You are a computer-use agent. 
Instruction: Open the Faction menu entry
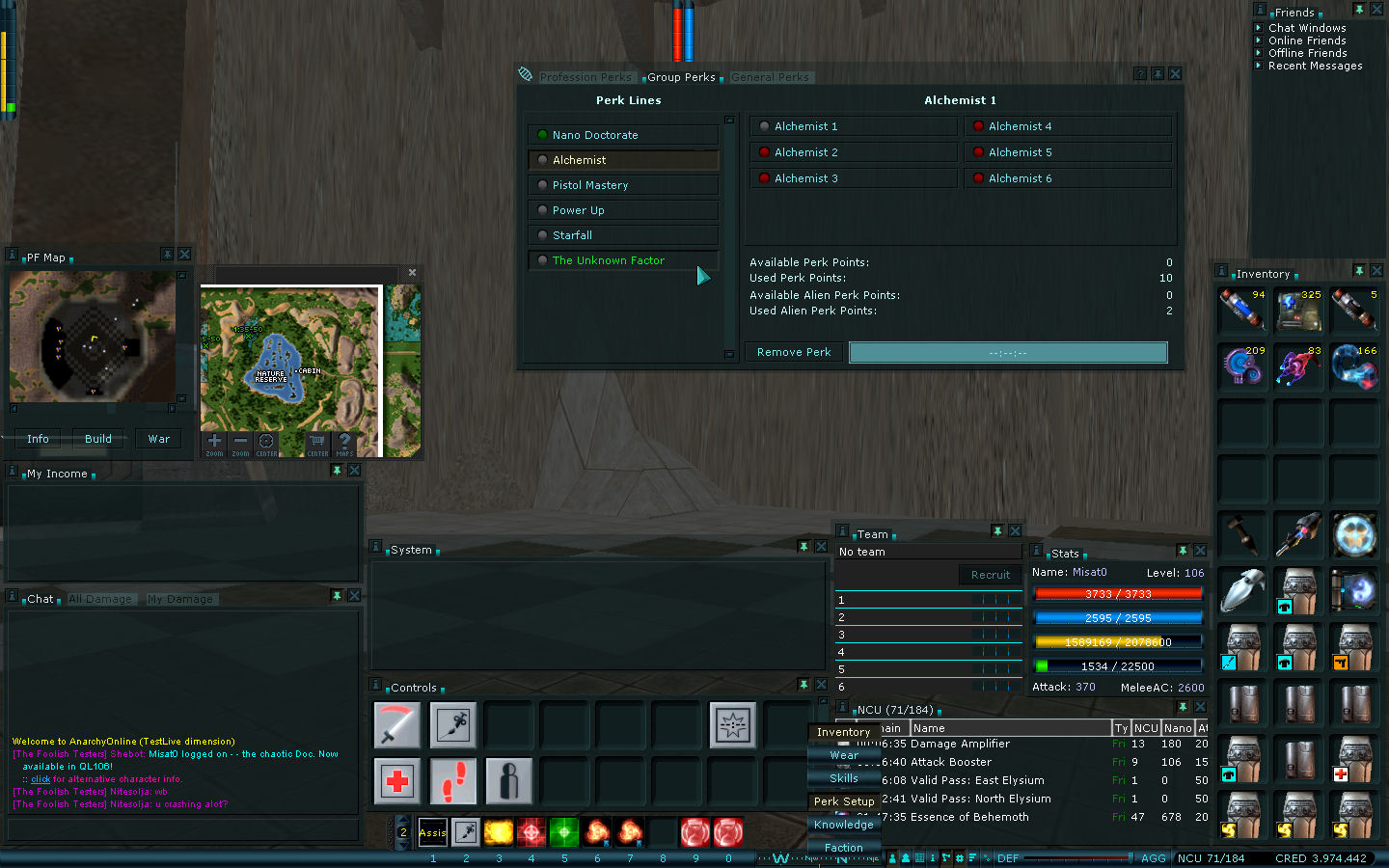pyautogui.click(x=844, y=848)
